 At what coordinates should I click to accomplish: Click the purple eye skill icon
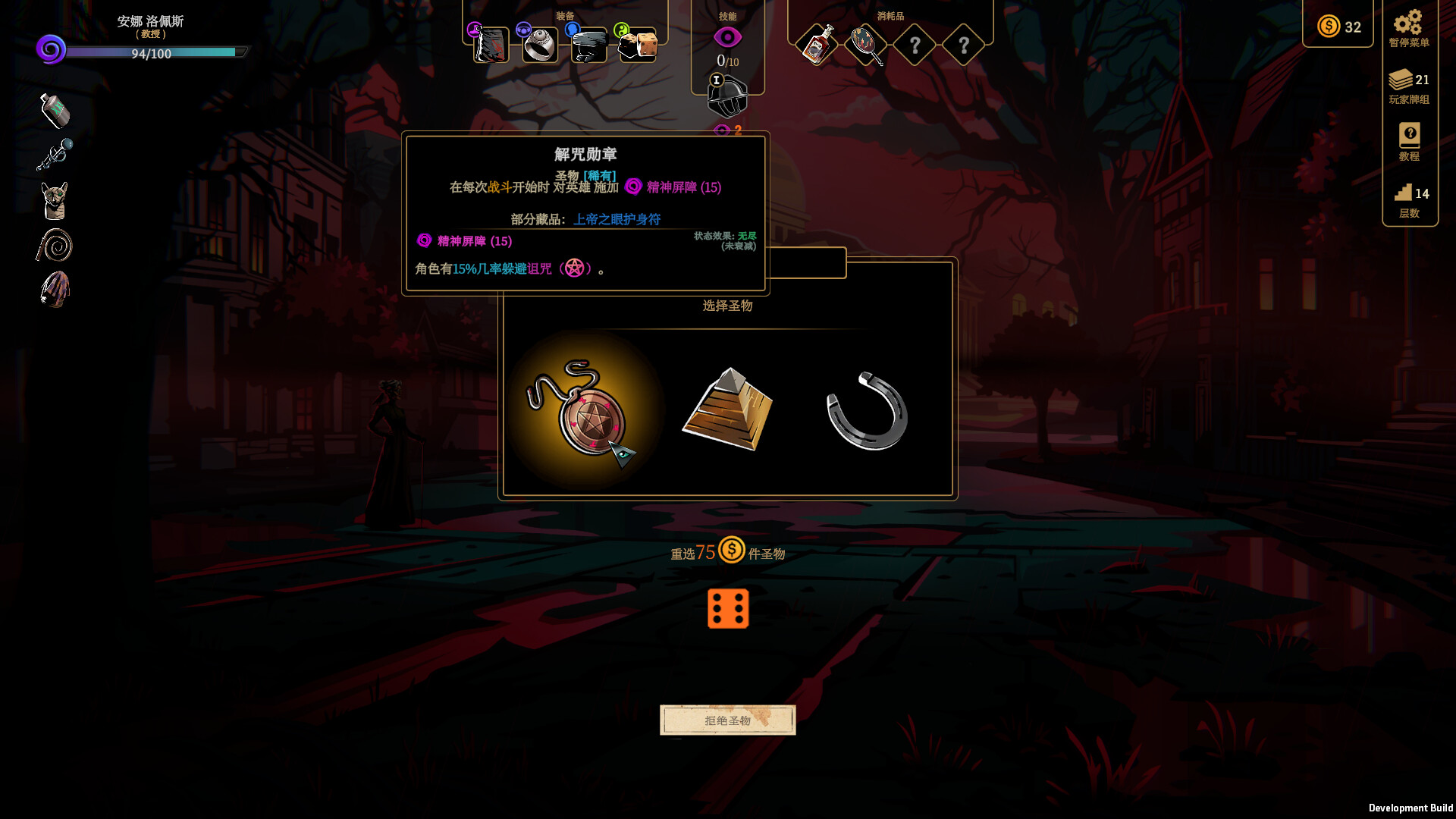727,36
